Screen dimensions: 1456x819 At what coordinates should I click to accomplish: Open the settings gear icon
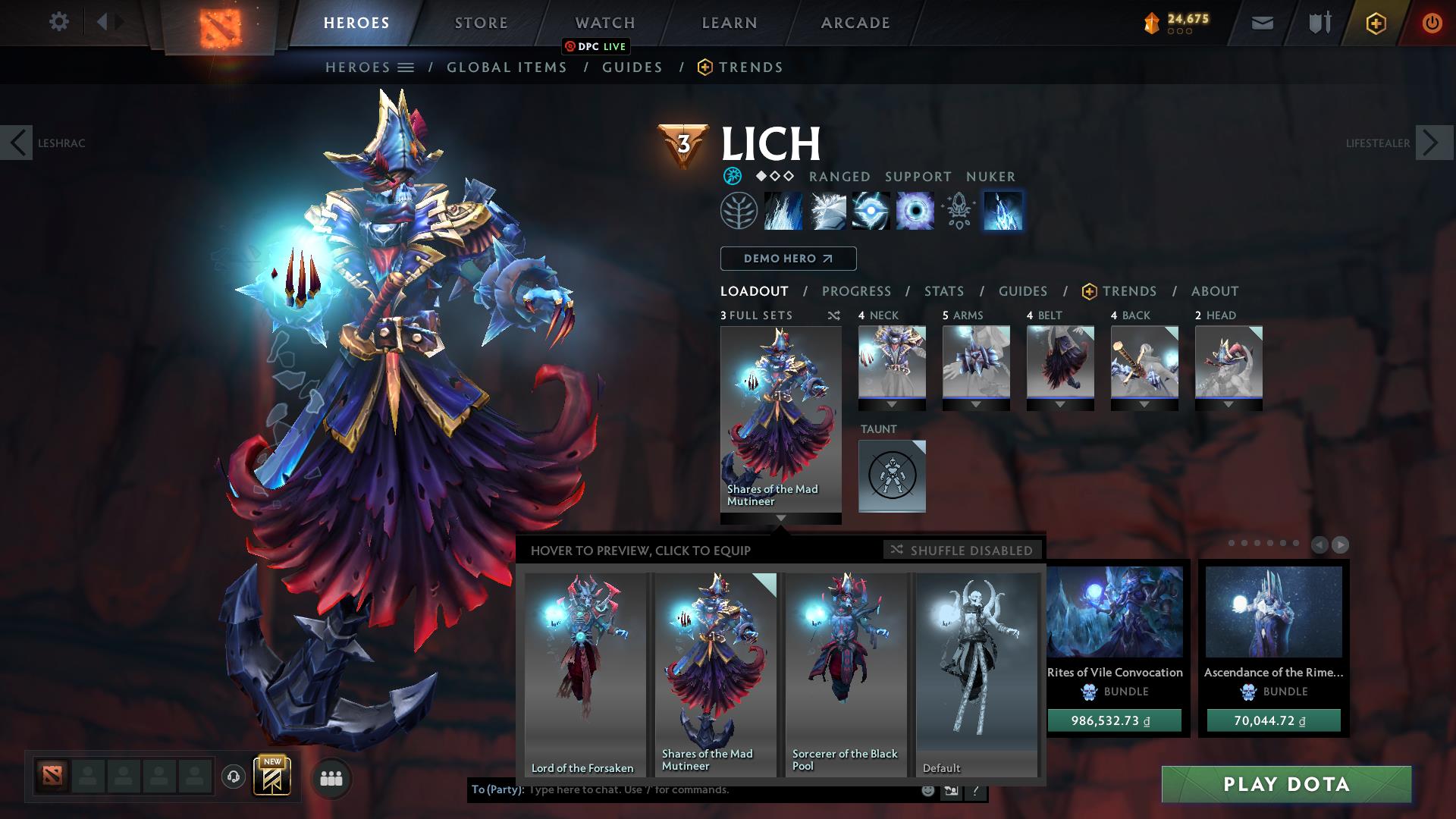(x=58, y=22)
